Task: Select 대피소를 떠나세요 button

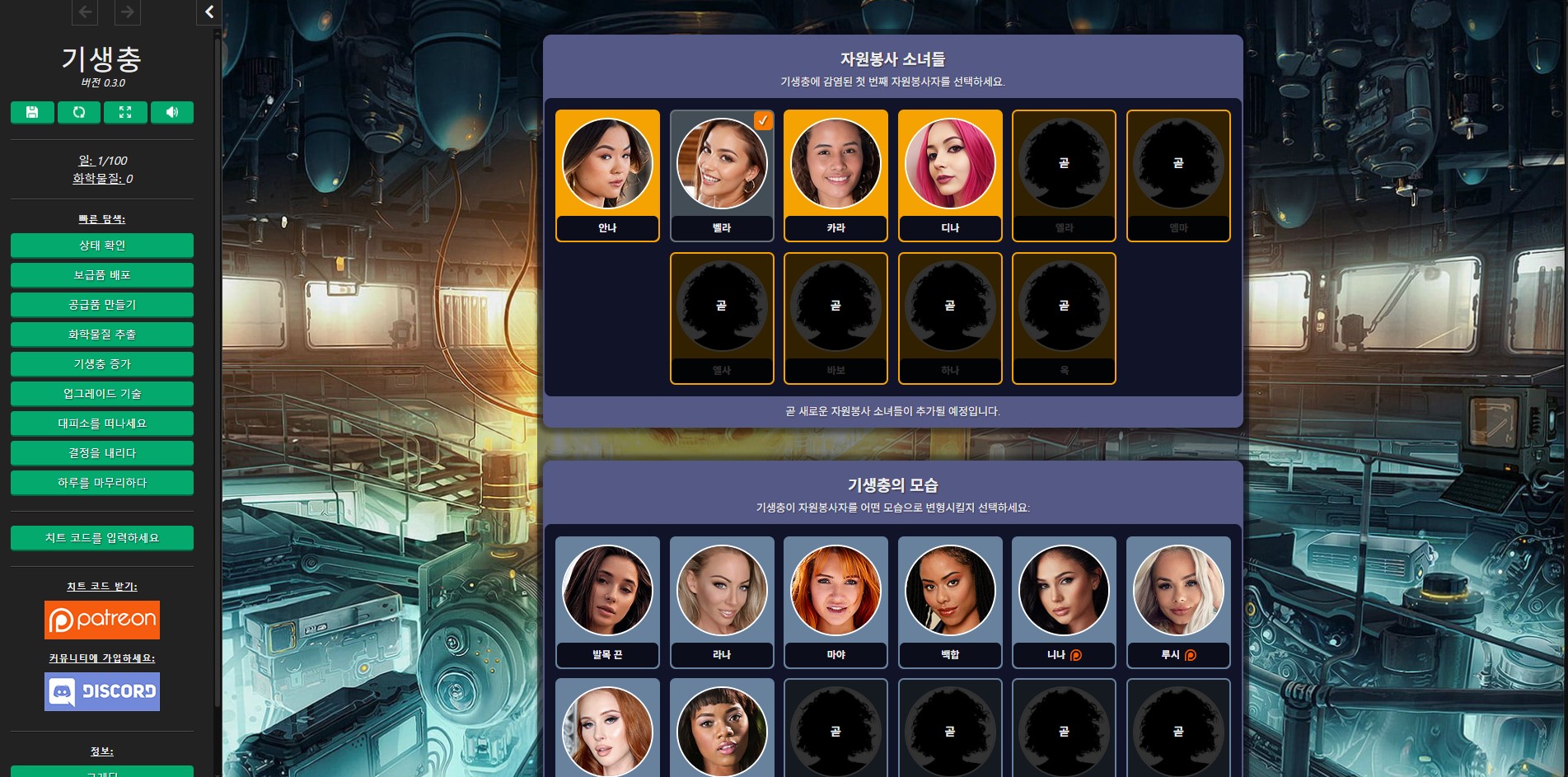Action: pos(102,424)
